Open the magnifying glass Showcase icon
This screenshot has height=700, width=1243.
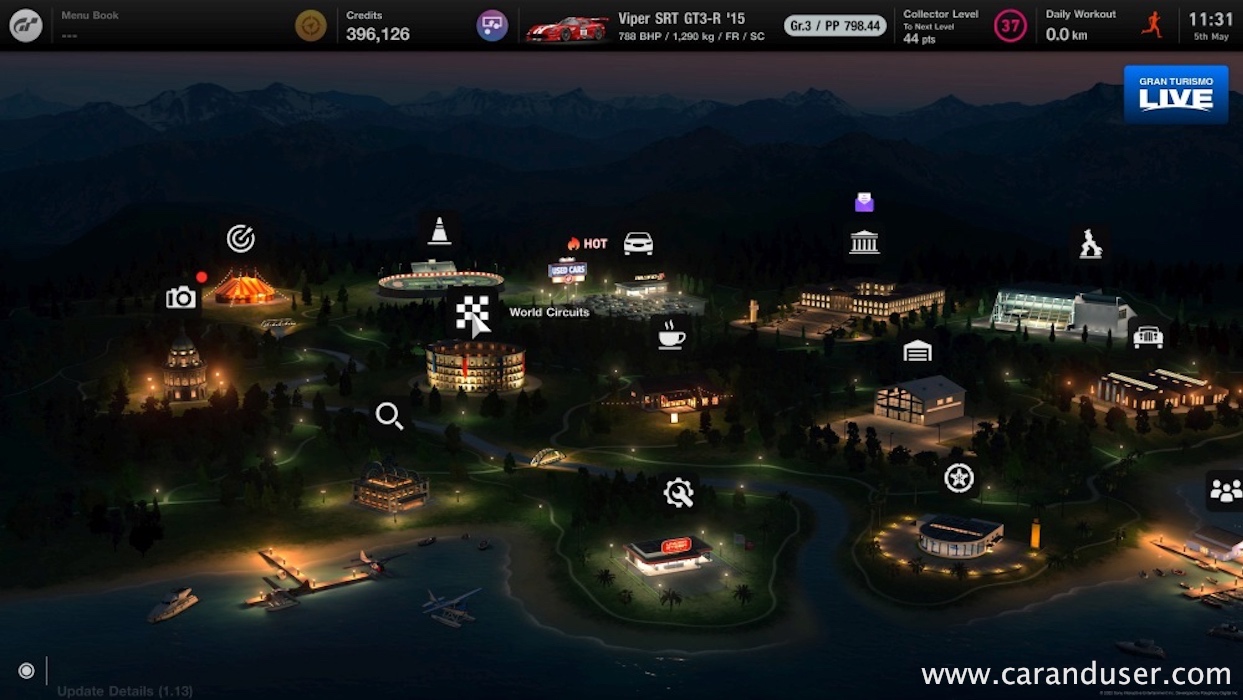(389, 415)
